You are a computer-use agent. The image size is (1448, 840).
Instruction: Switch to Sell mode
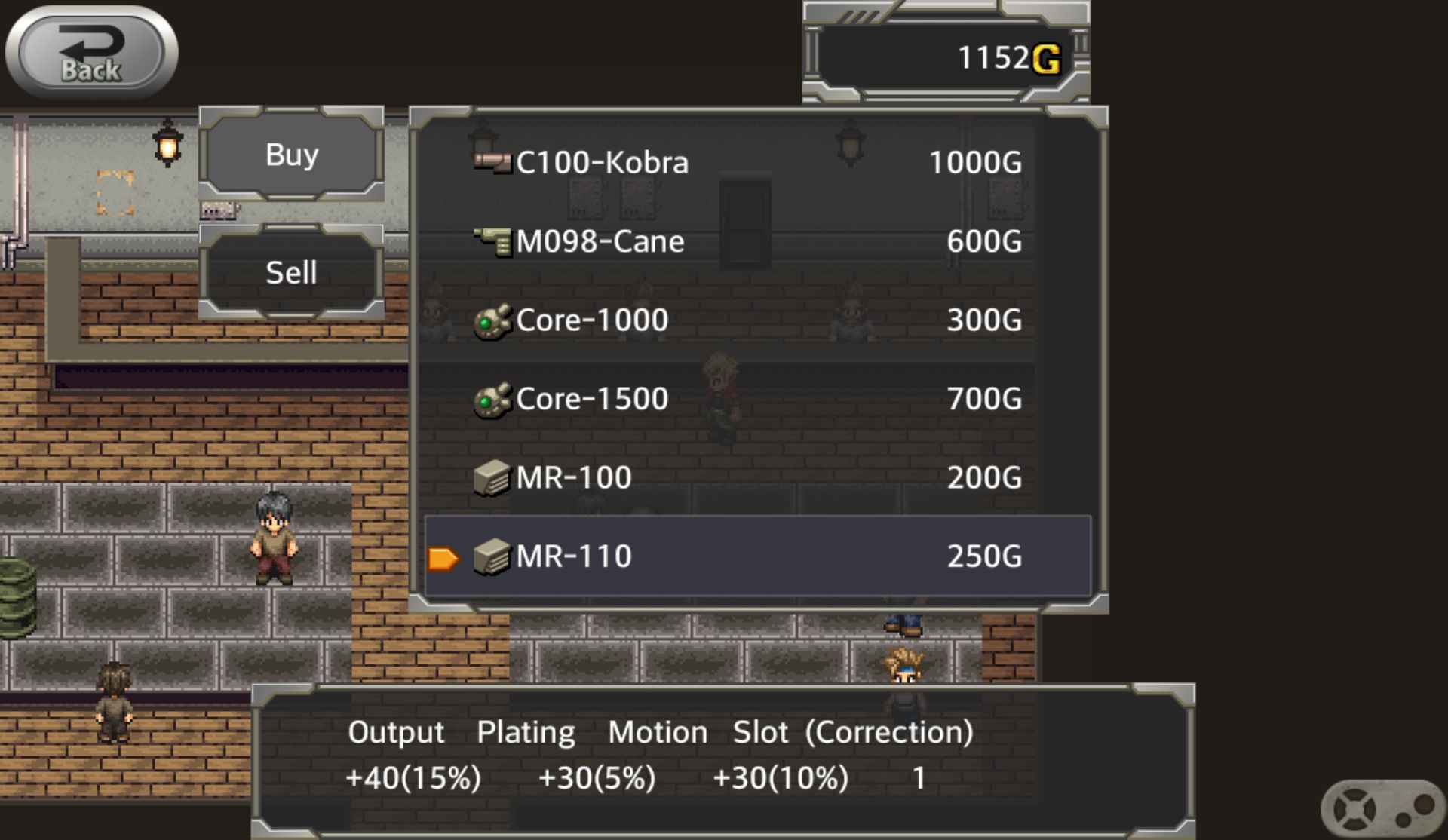click(290, 271)
